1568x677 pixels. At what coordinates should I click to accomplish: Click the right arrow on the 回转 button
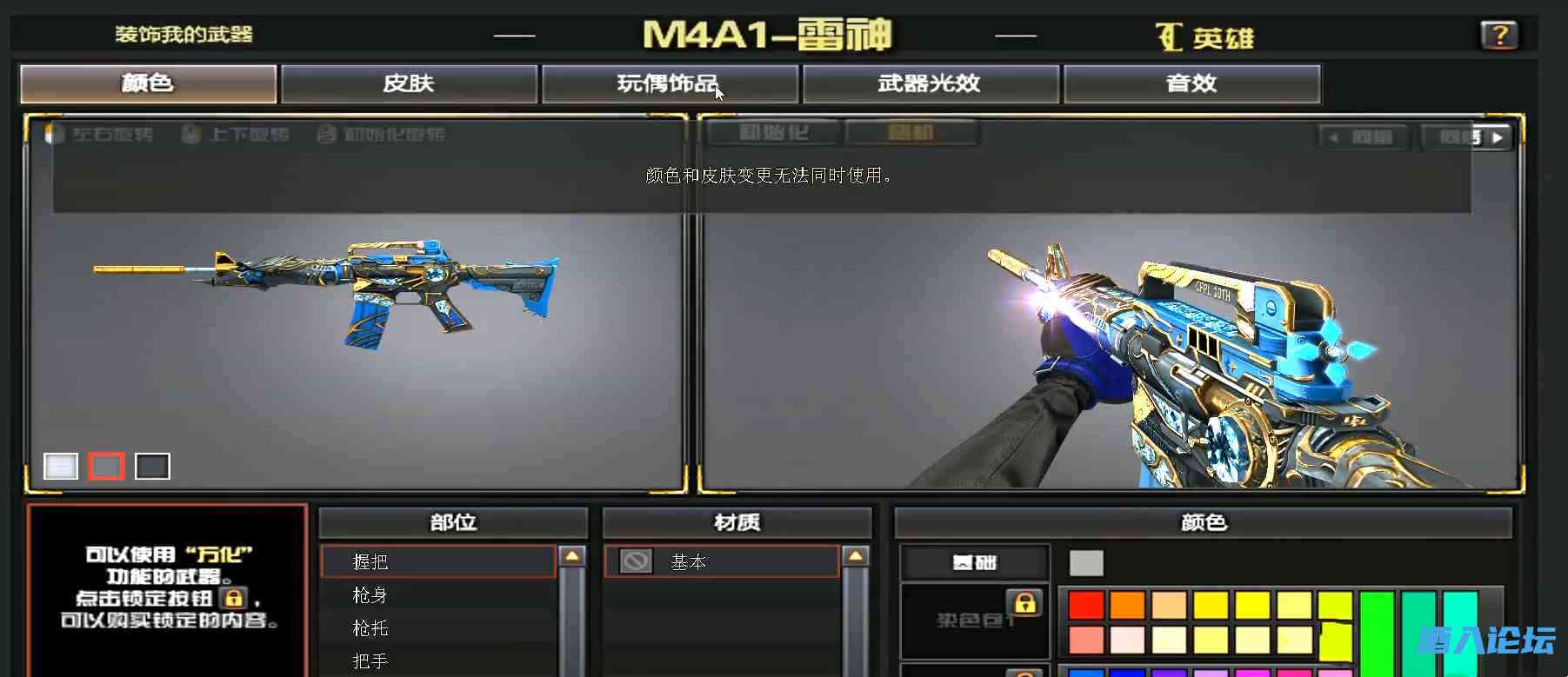click(x=1498, y=136)
